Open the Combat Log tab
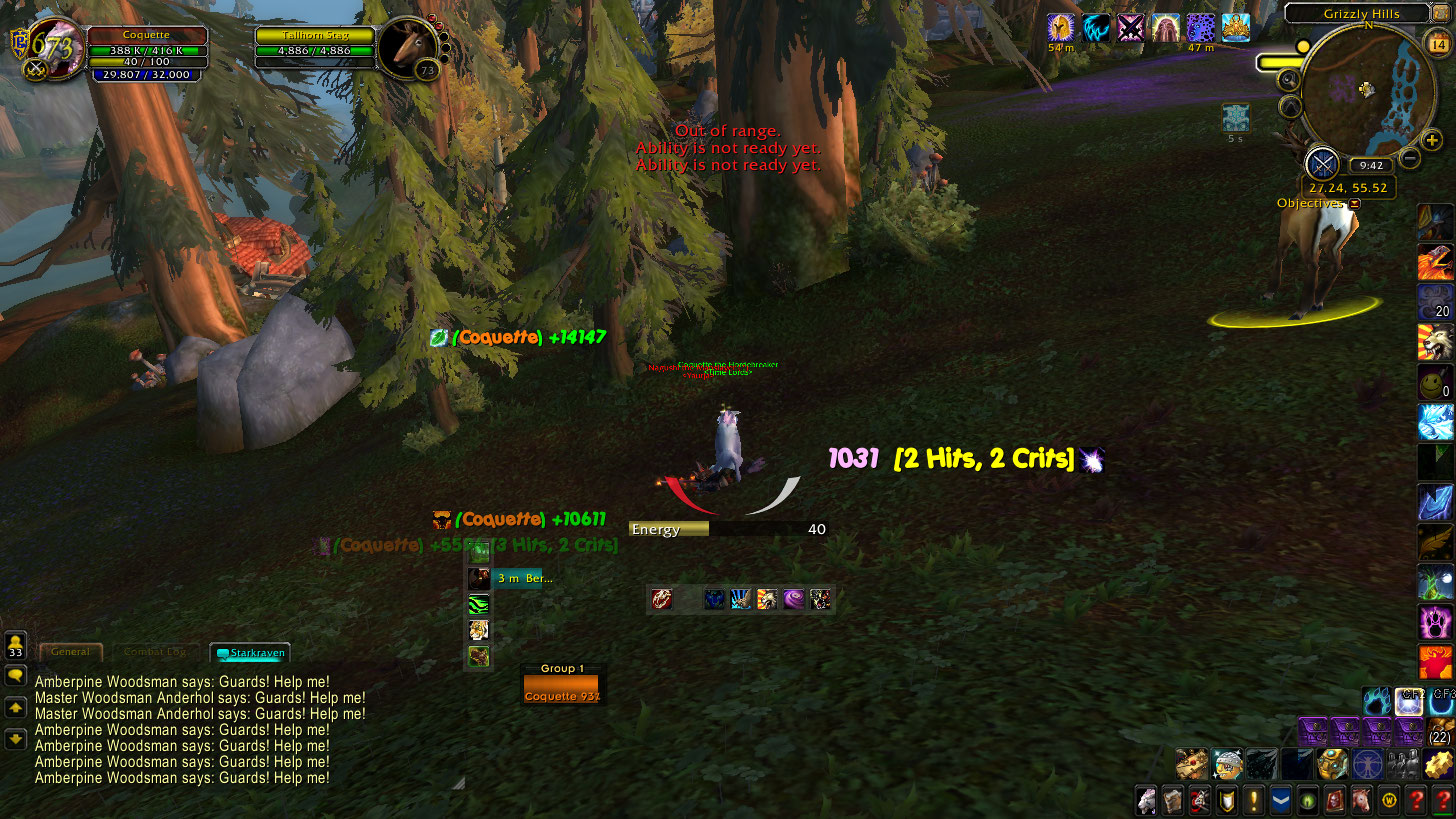1456x819 pixels. tap(155, 652)
